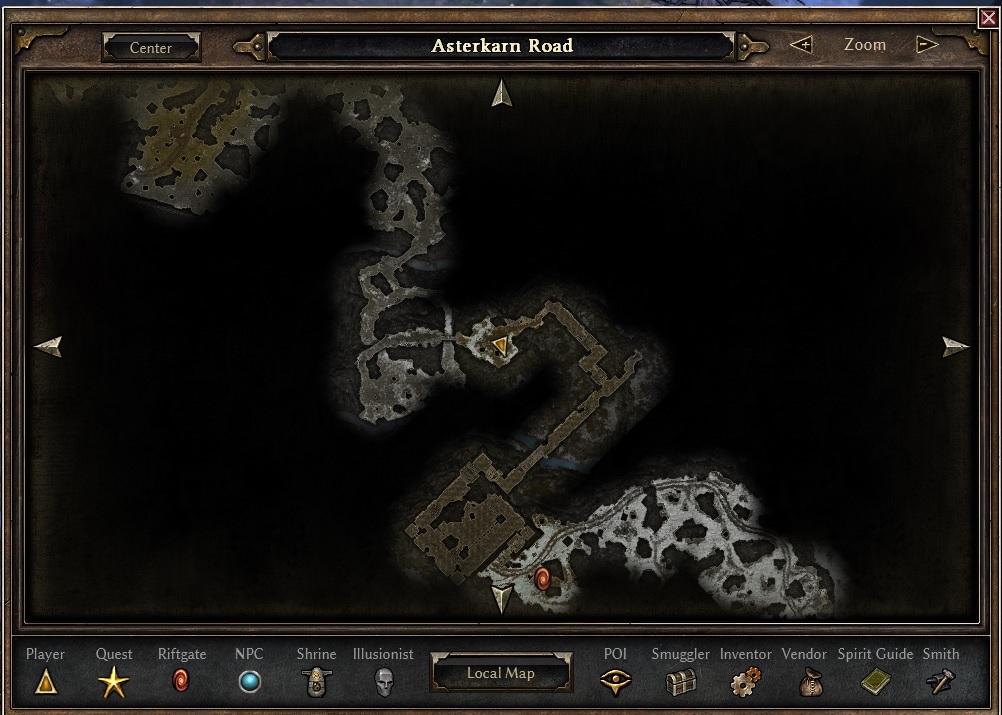Viewport: 1002px width, 715px height.
Task: Click the Smuggler chest legend icon
Action: [680, 683]
